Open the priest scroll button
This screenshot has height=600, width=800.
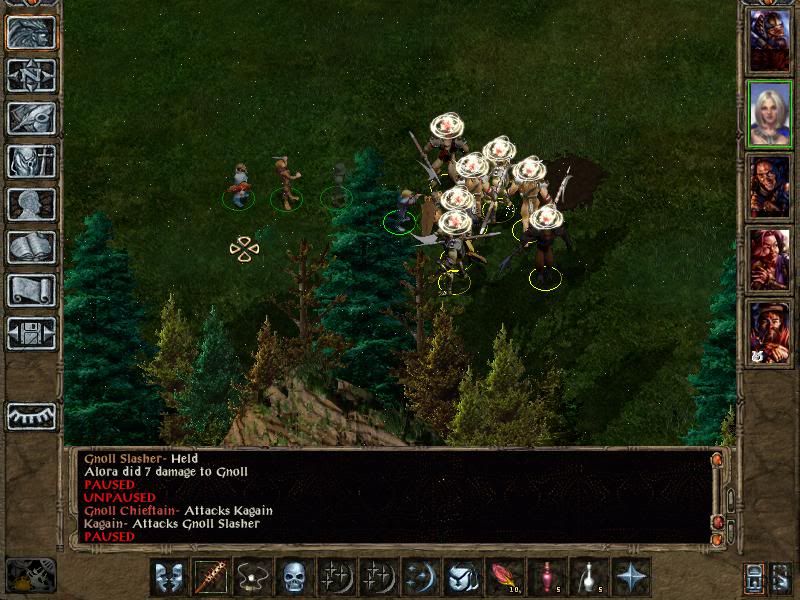tap(31, 290)
